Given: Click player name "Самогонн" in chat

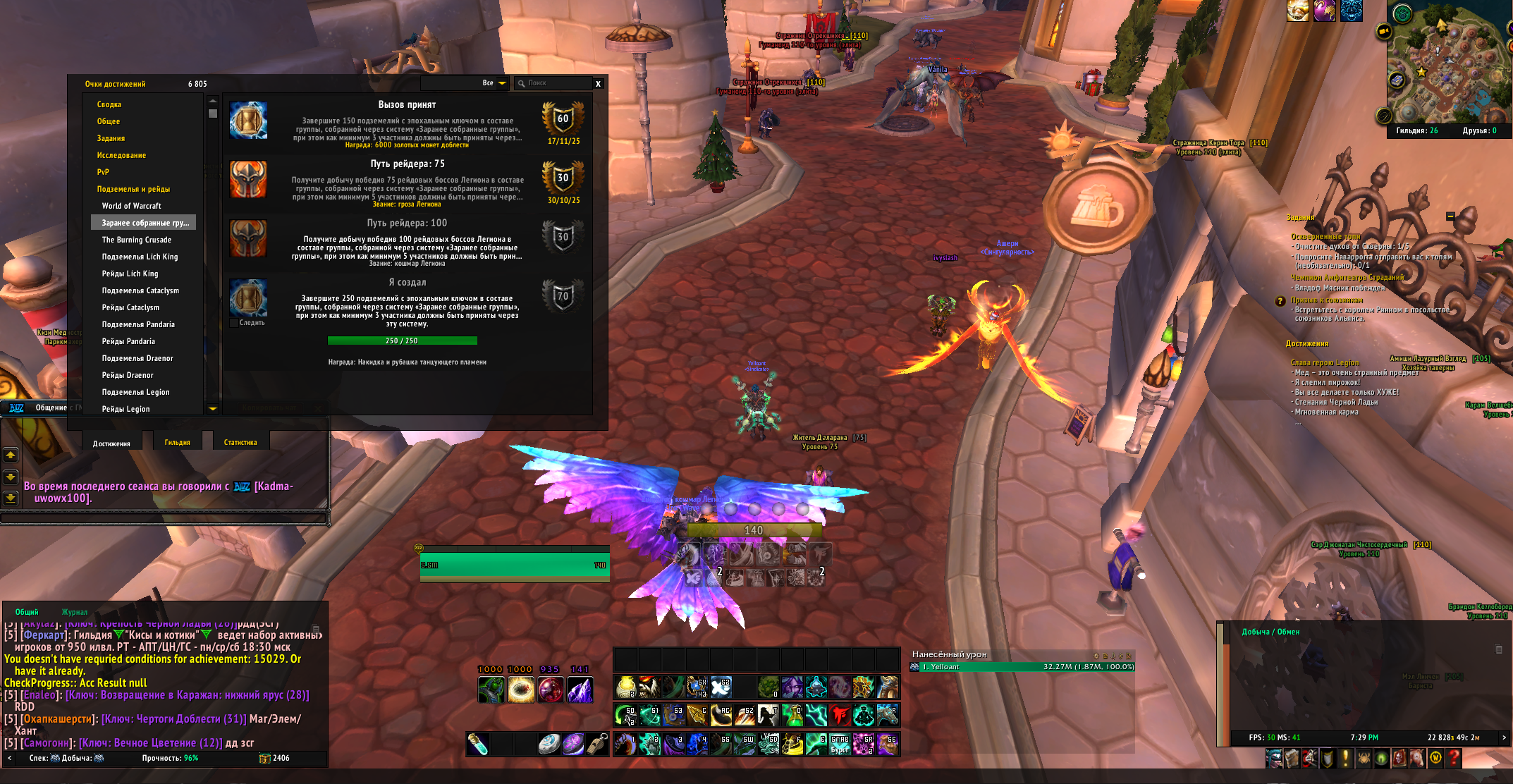Looking at the screenshot, I should click(46, 743).
